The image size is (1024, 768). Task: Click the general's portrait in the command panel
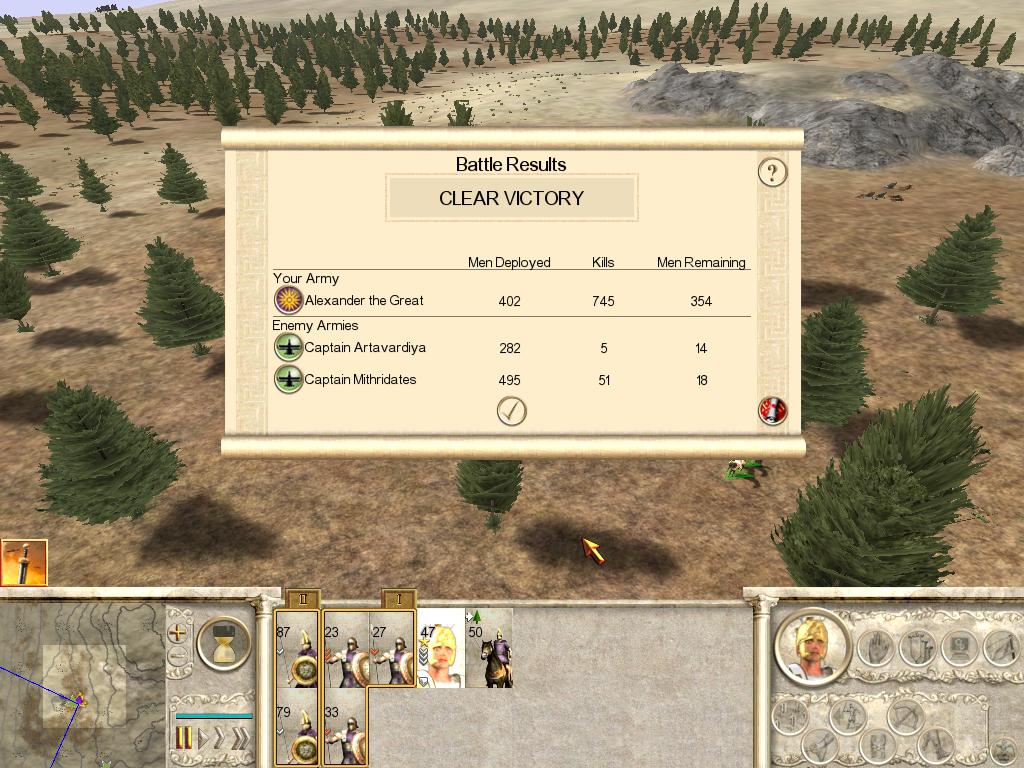click(x=811, y=646)
